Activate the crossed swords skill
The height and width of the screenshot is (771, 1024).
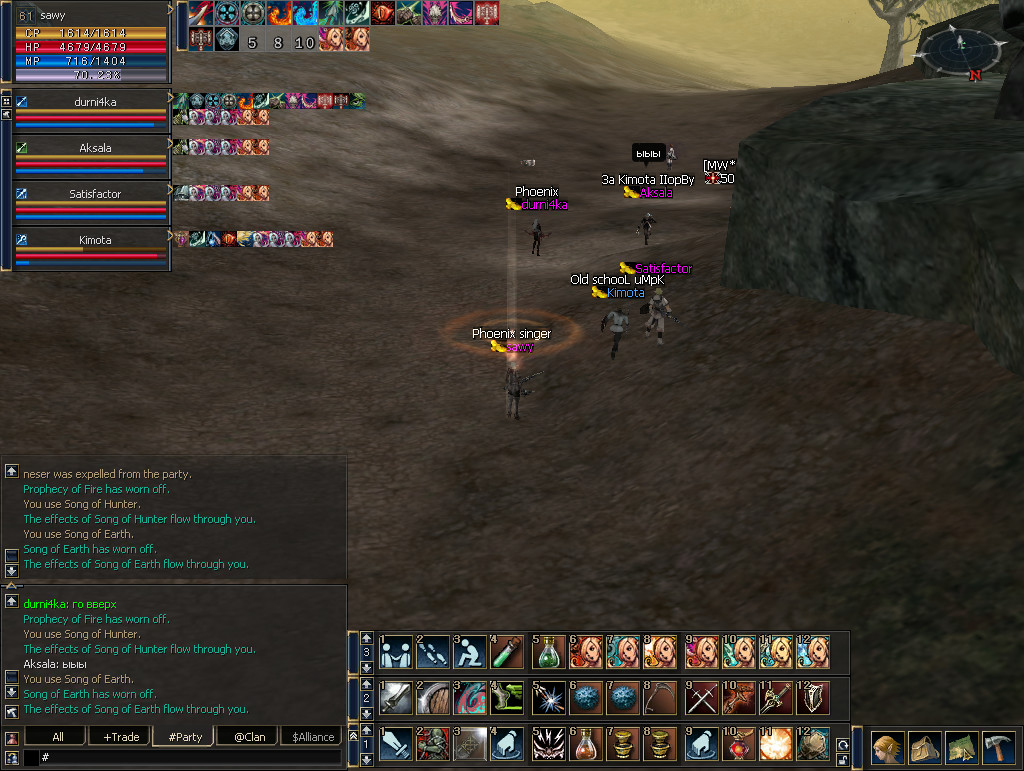(701, 697)
